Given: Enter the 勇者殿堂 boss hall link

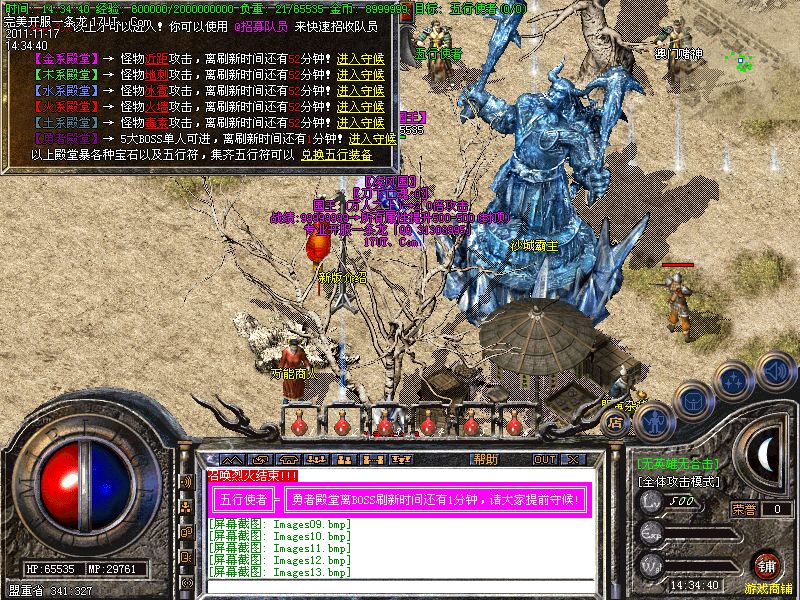Looking at the screenshot, I should pyautogui.click(x=372, y=139).
